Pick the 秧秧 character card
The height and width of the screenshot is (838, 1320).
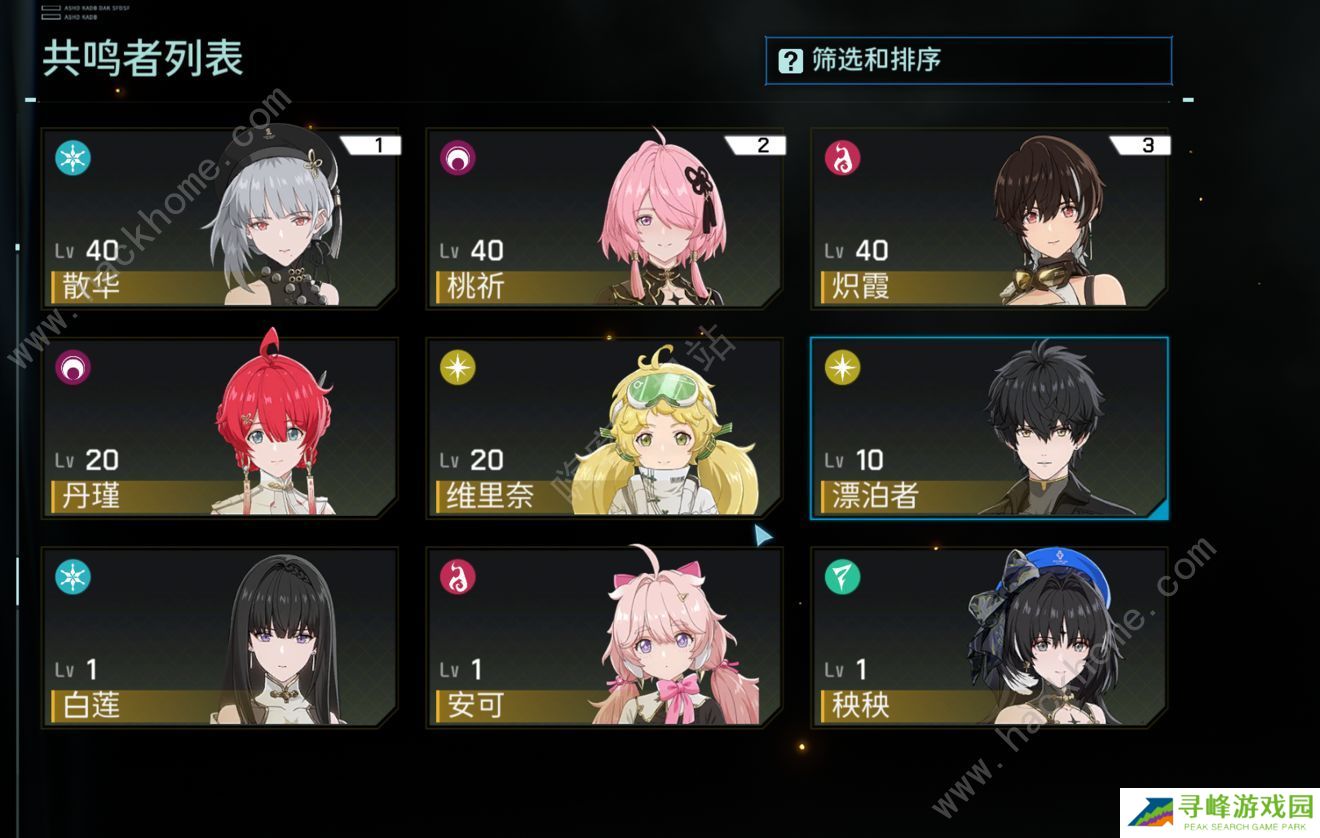pyautogui.click(x=988, y=637)
